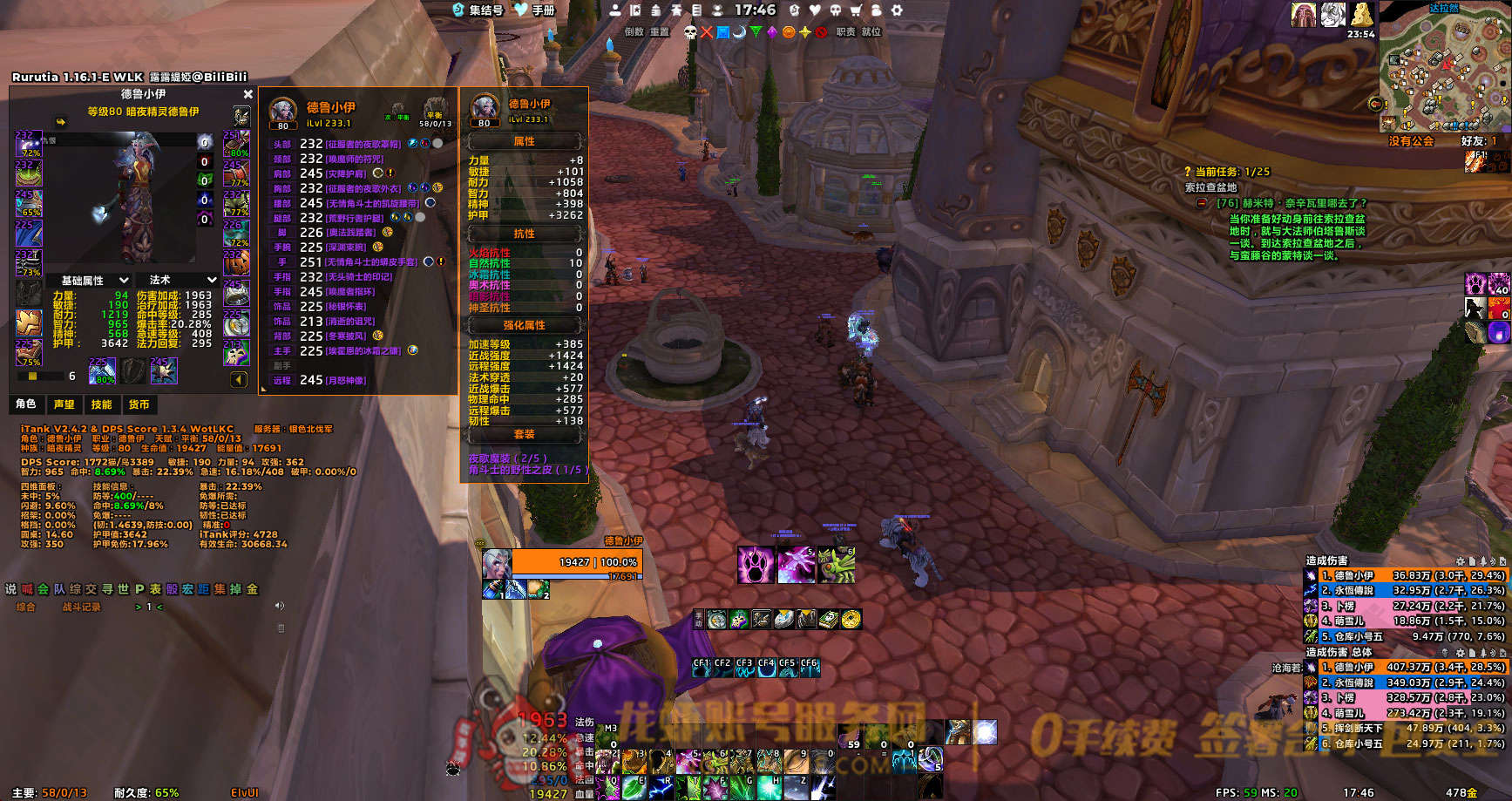The height and width of the screenshot is (801, 1512).
Task: Choose the skull raid marker
Action: (690, 32)
